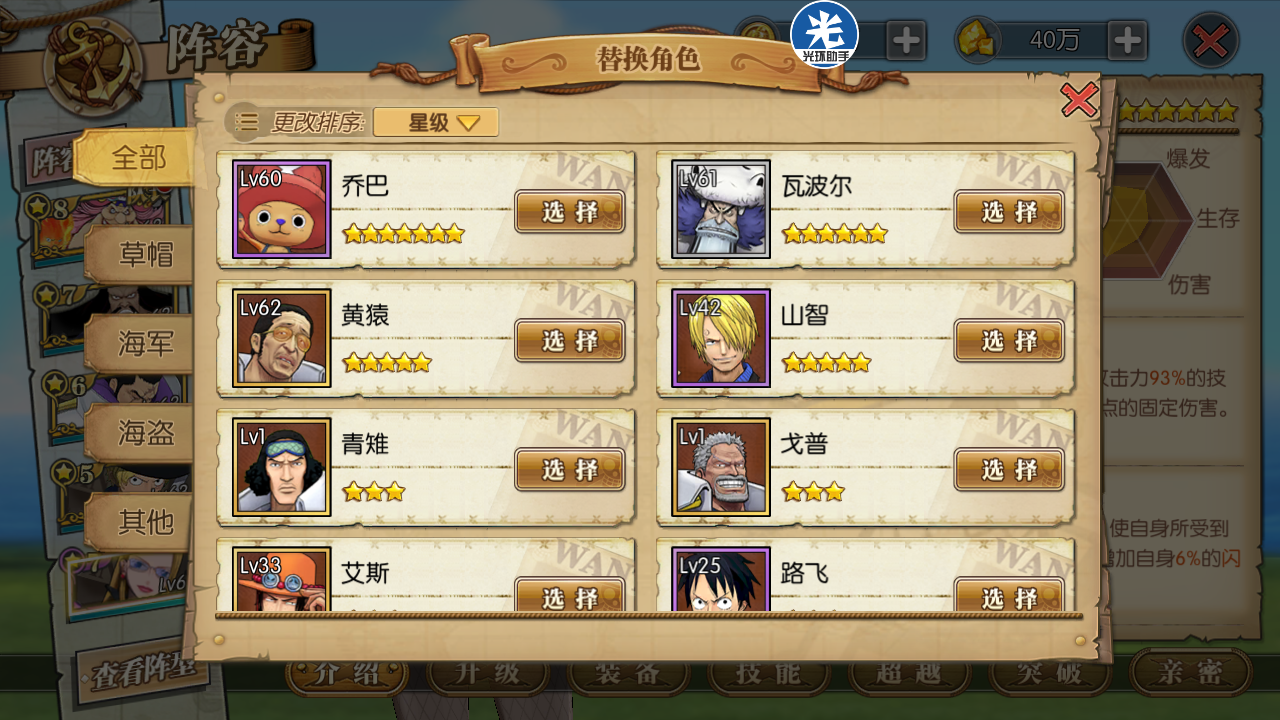The image size is (1280, 720).
Task: Click Chopper's Lv60 portrait thumbnail
Action: tap(281, 210)
